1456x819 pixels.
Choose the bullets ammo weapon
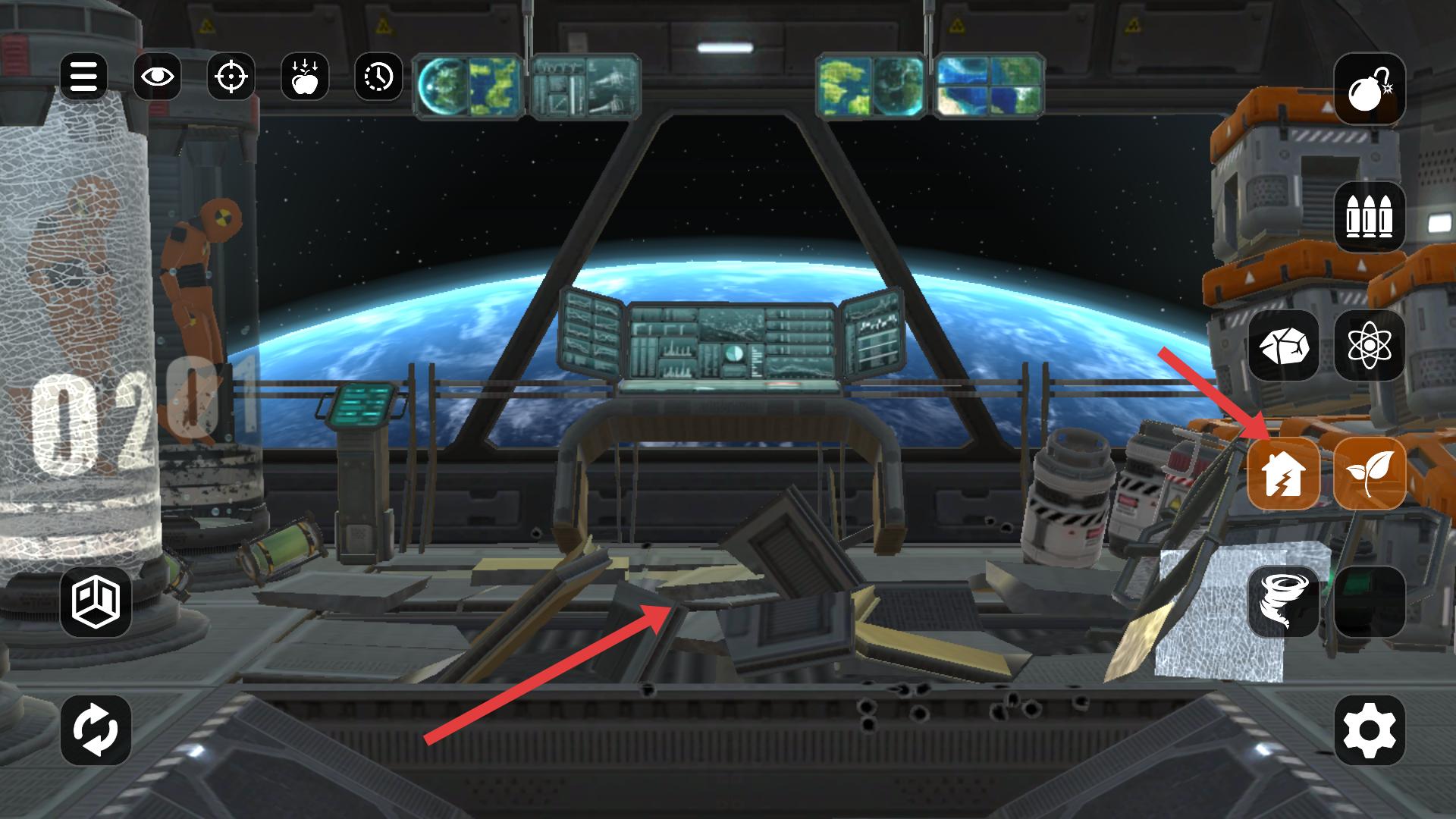point(1369,218)
